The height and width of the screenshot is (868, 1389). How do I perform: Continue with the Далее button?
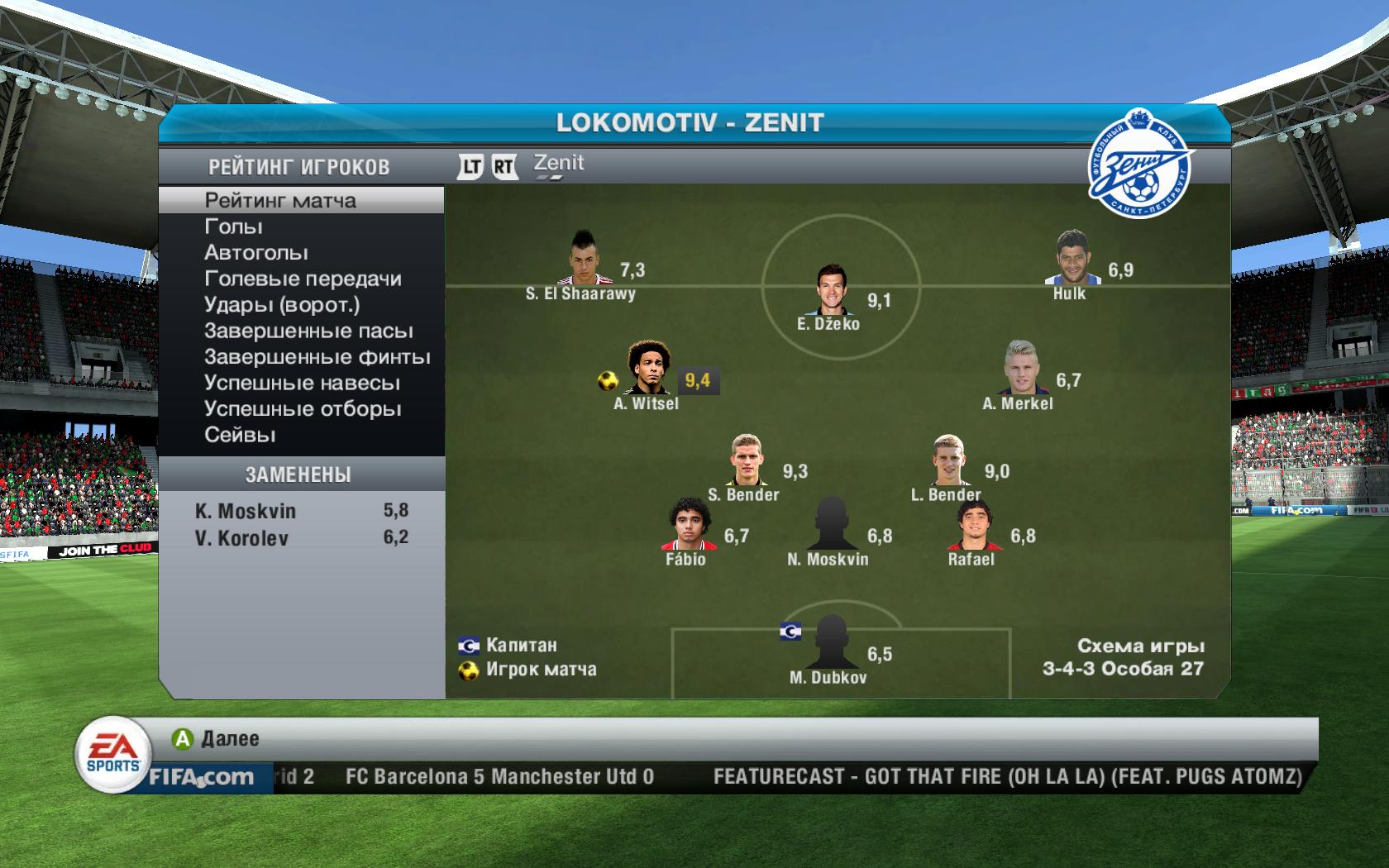pyautogui.click(x=217, y=739)
